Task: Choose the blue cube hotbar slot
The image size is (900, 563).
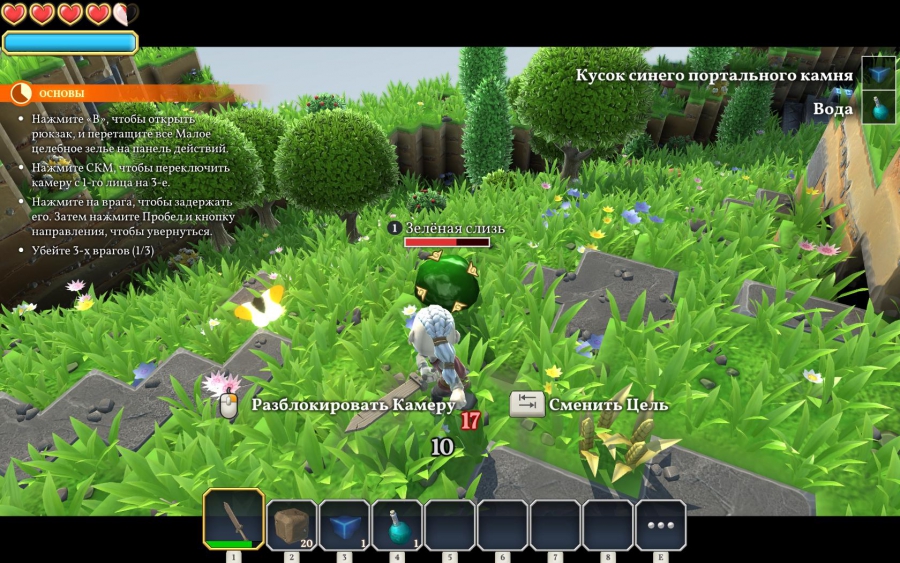Action: tap(344, 525)
